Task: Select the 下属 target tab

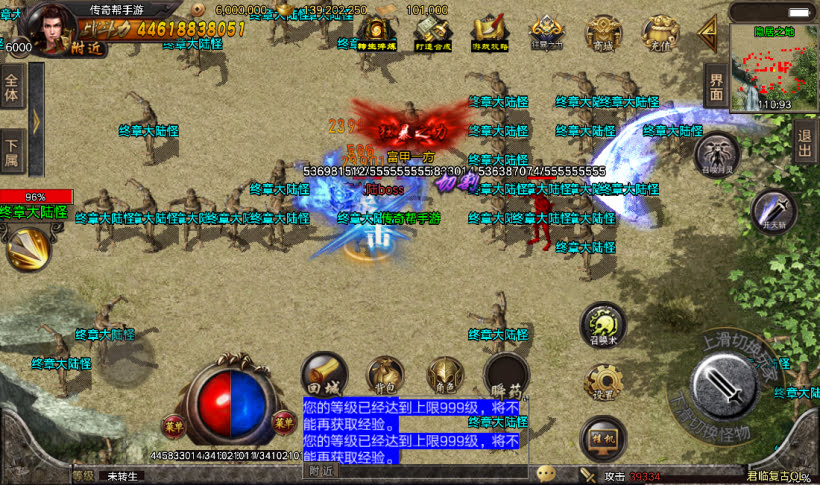Action: tap(12, 150)
